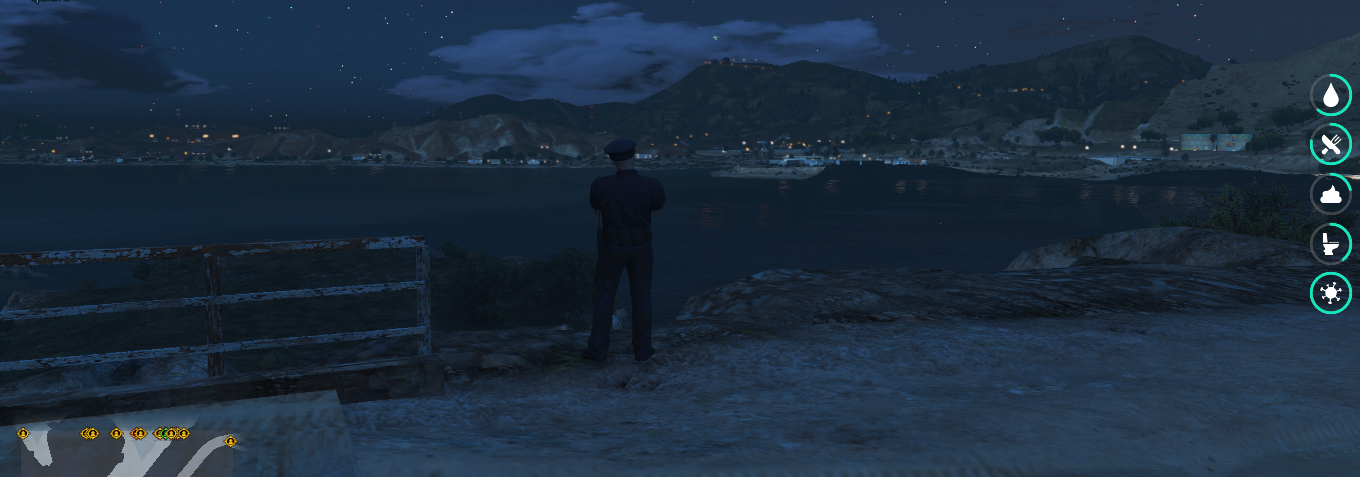
Task: Click the virus infection status icon
Action: 1331,292
